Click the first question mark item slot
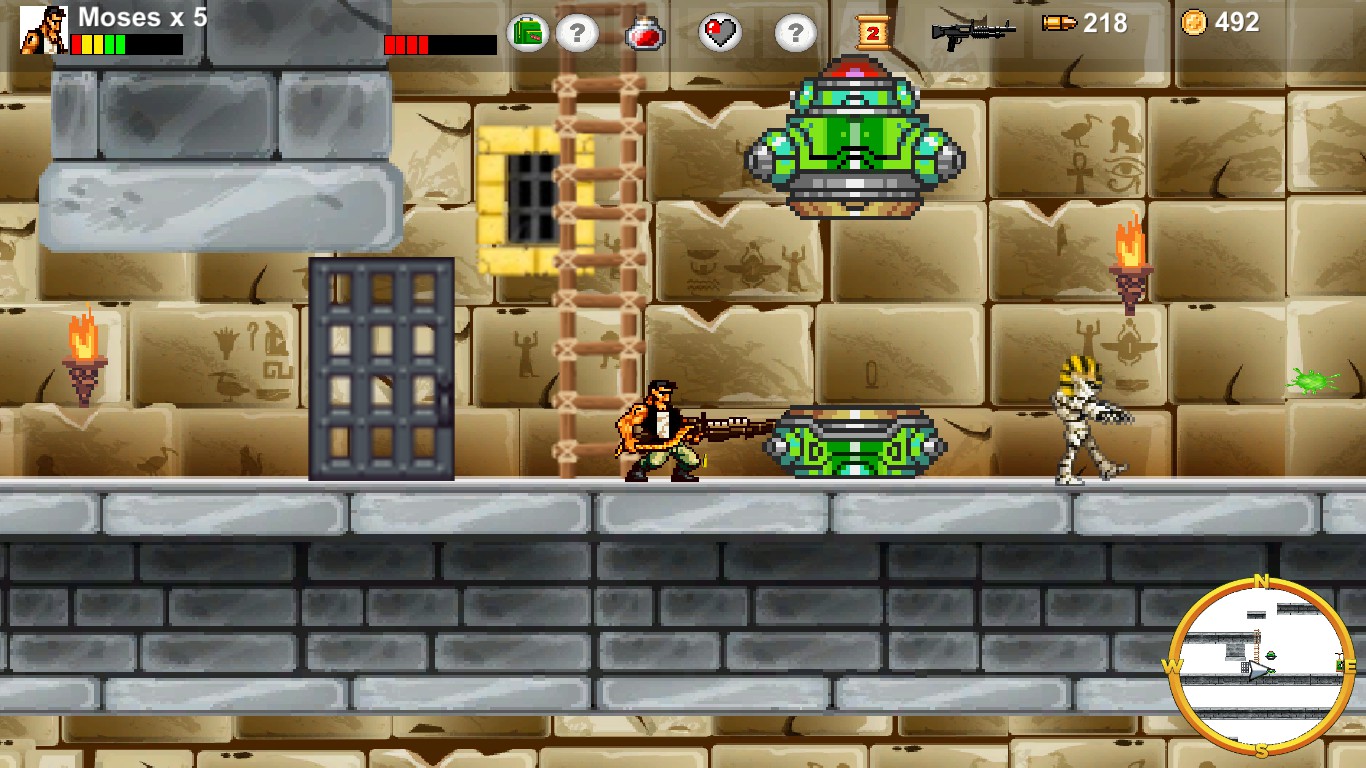 (x=575, y=31)
